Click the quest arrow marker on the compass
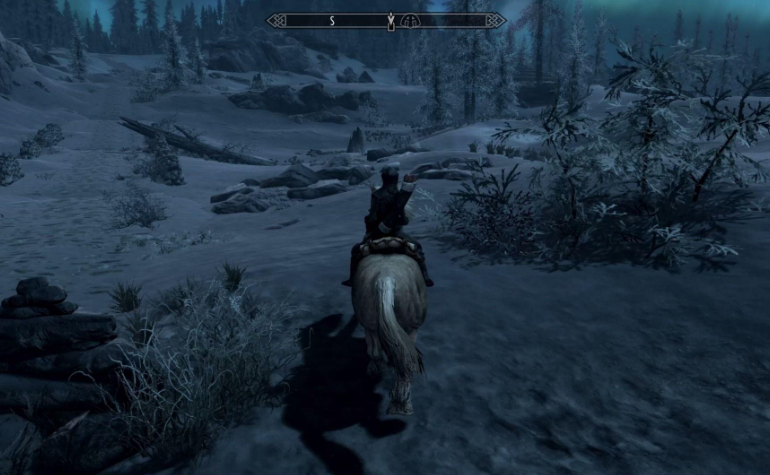 tap(390, 20)
